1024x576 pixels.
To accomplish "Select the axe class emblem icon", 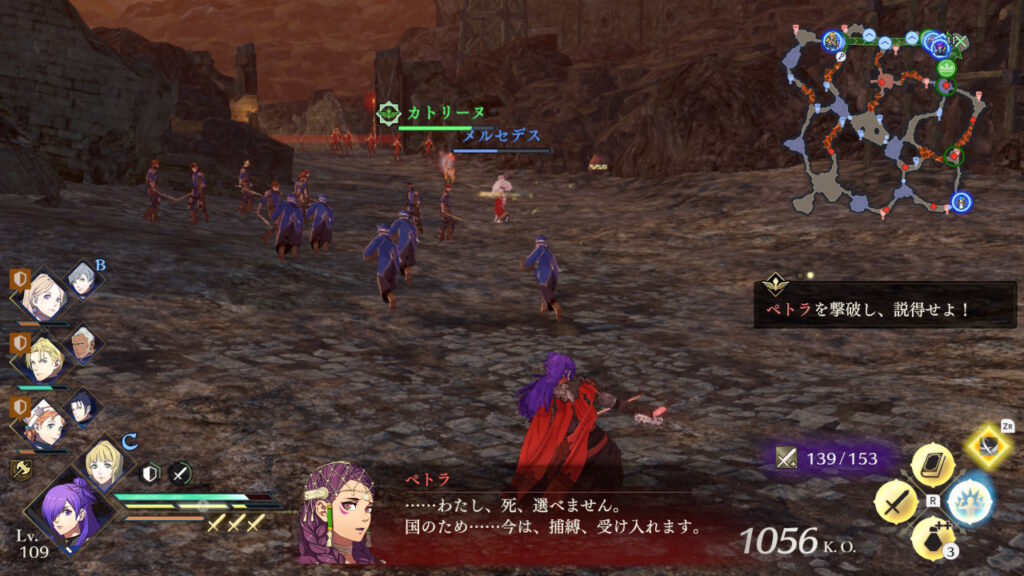I will (19, 468).
